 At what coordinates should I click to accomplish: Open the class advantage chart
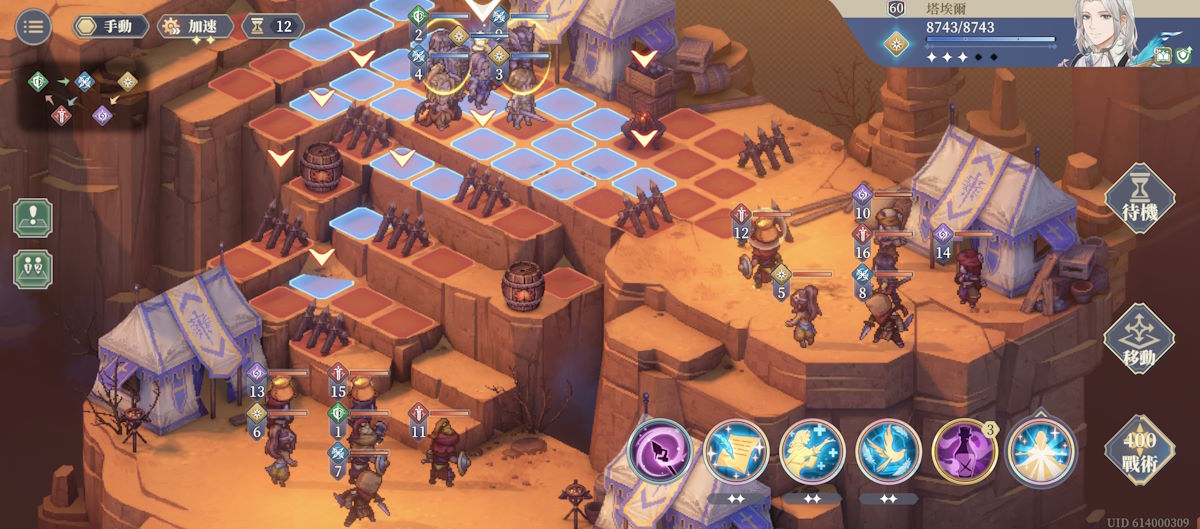pos(83,97)
